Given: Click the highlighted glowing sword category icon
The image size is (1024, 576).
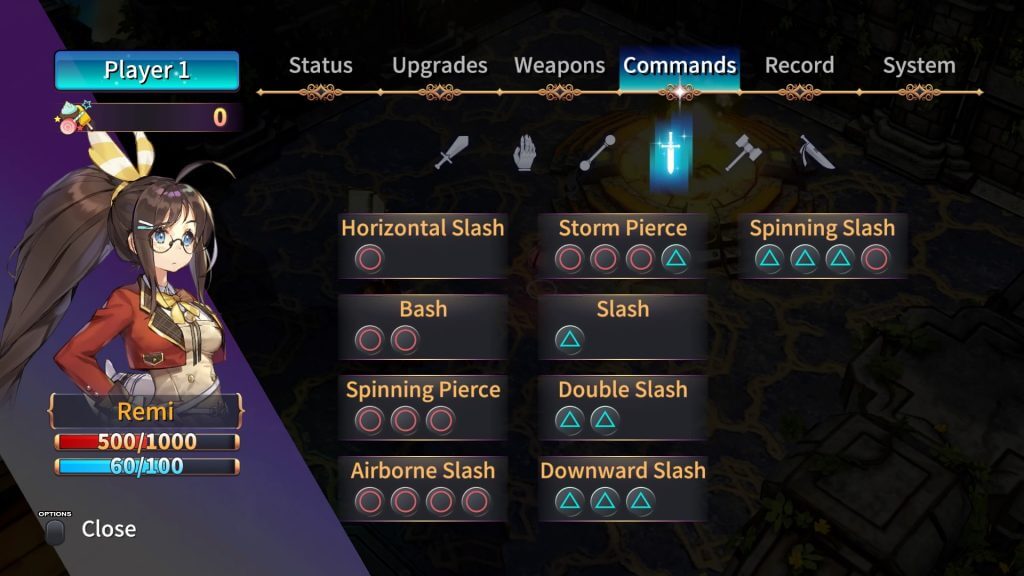Looking at the screenshot, I should [669, 154].
